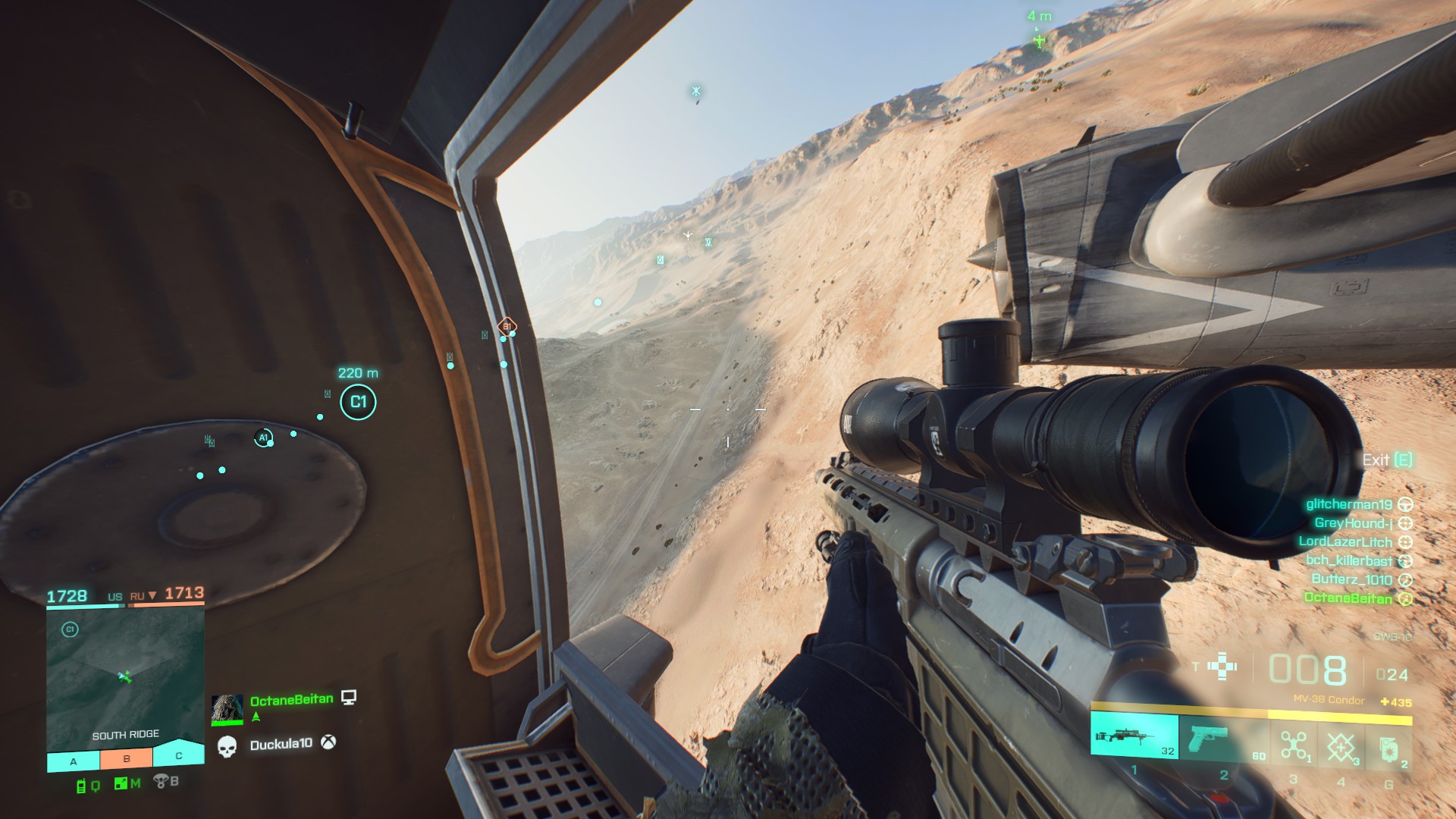Select LordLazerLitch in the vehicle seat list
This screenshot has width=1456, height=819.
tap(1345, 541)
